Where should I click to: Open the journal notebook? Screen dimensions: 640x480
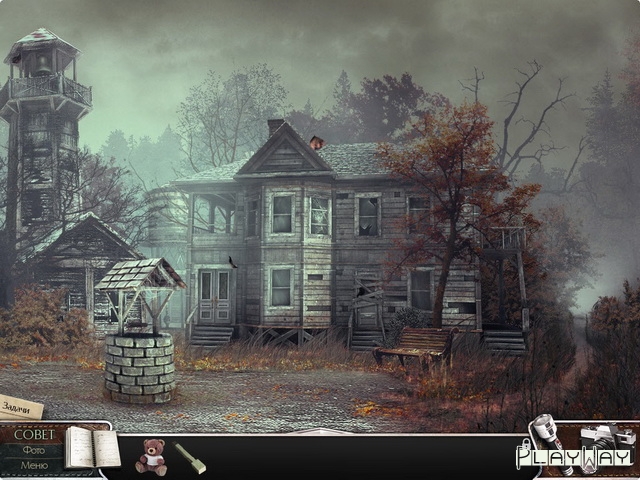(x=91, y=448)
